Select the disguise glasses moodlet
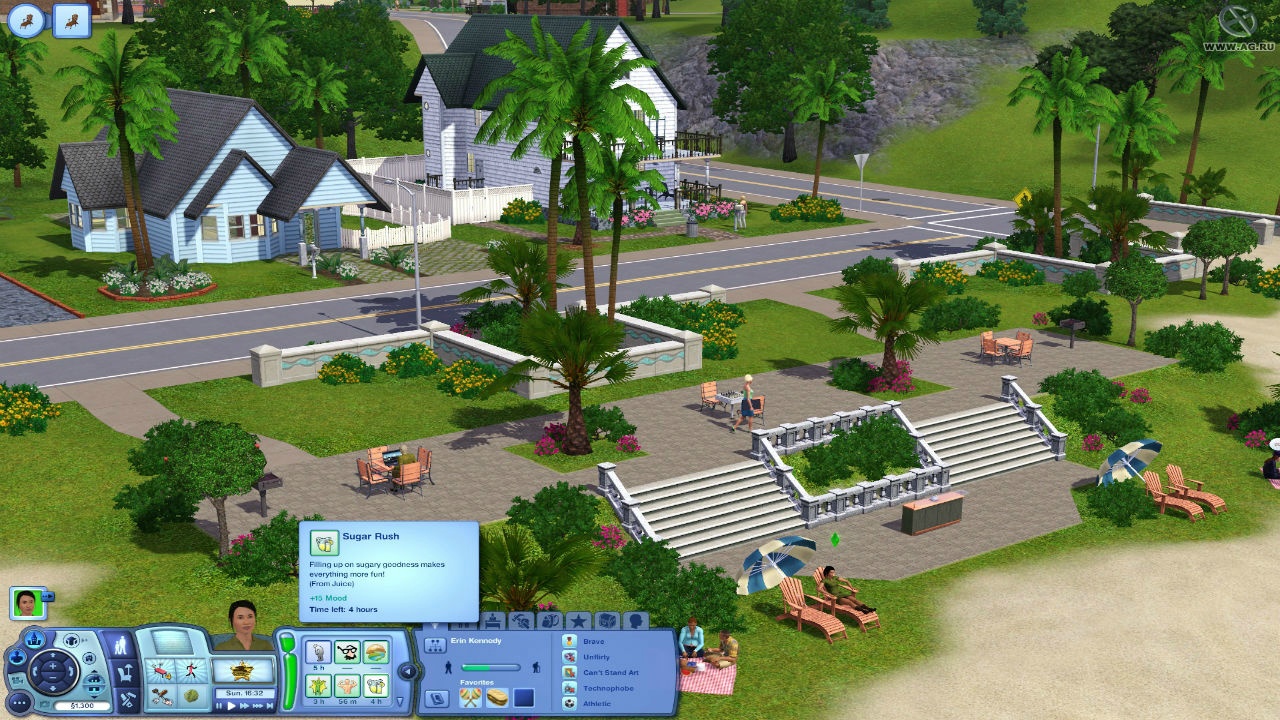The image size is (1280, 720). 347,653
